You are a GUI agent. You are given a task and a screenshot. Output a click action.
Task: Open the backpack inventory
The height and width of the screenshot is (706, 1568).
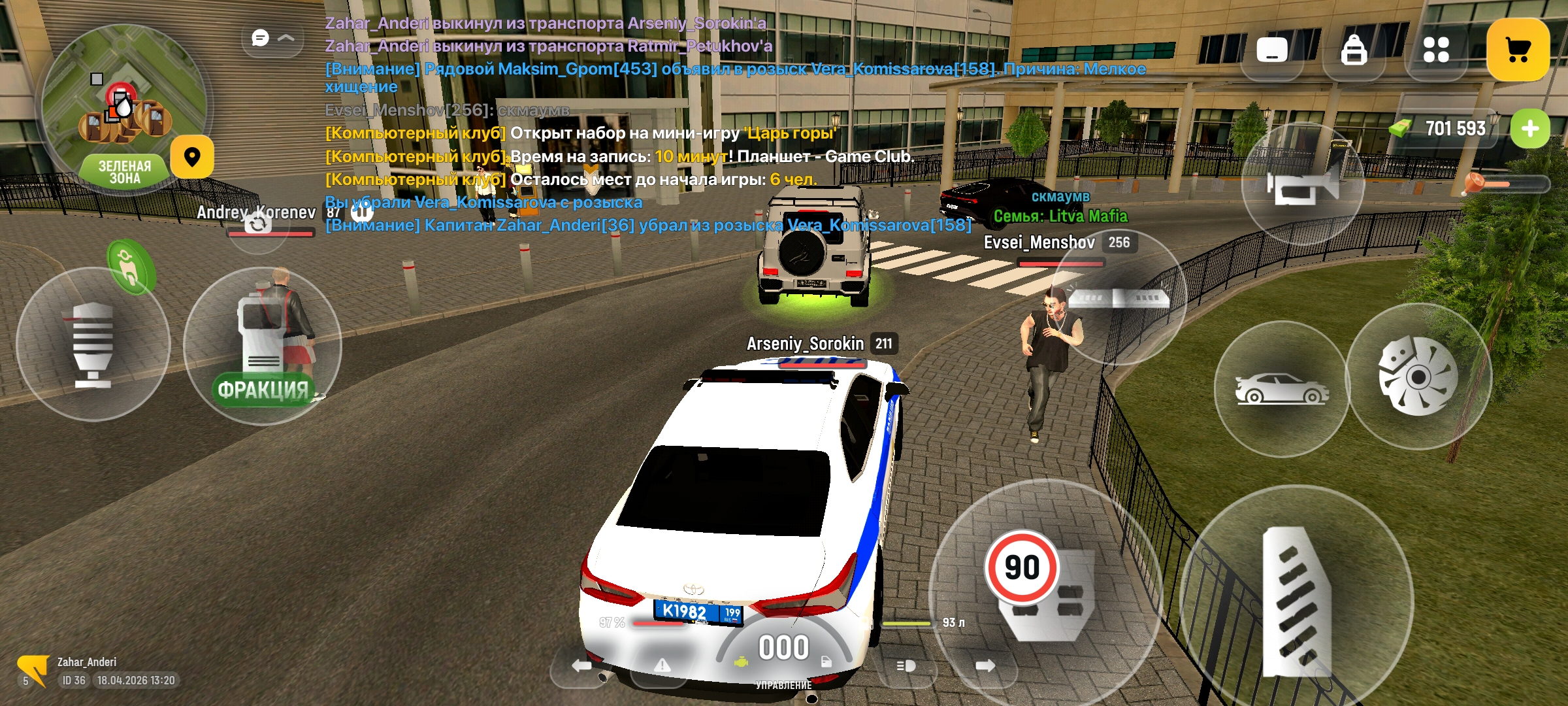click(1353, 50)
